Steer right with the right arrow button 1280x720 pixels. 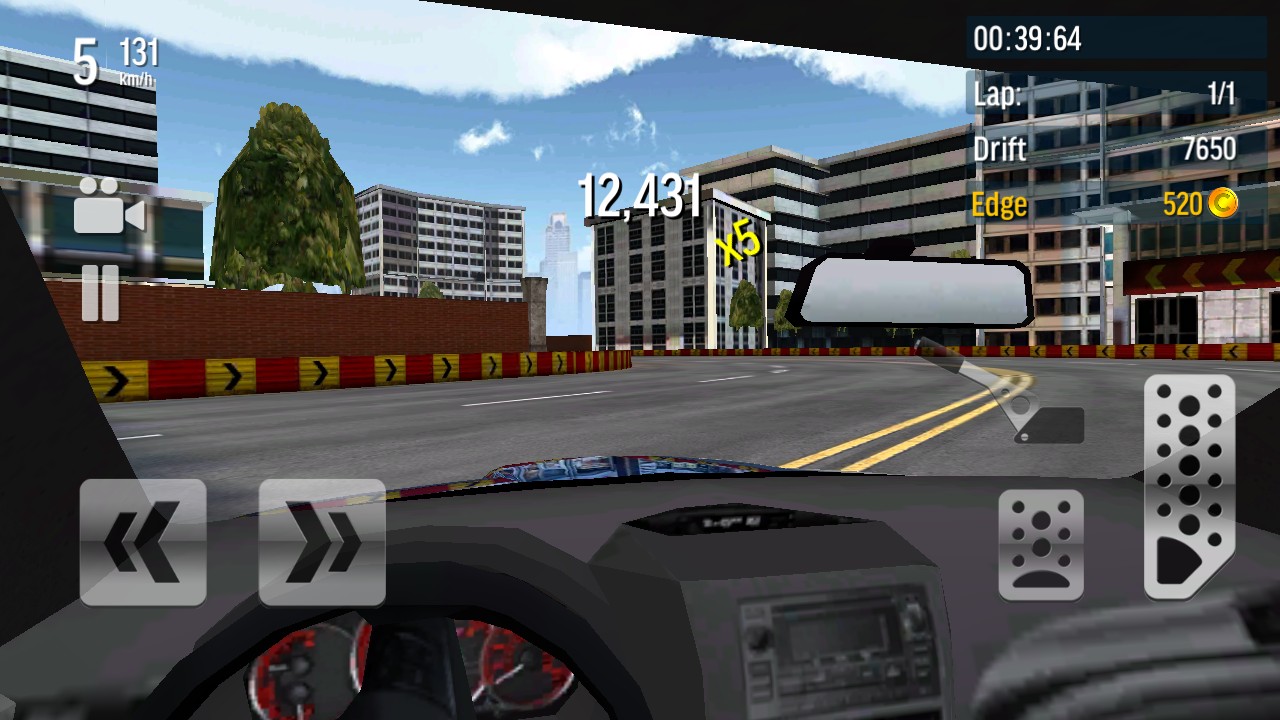point(322,542)
